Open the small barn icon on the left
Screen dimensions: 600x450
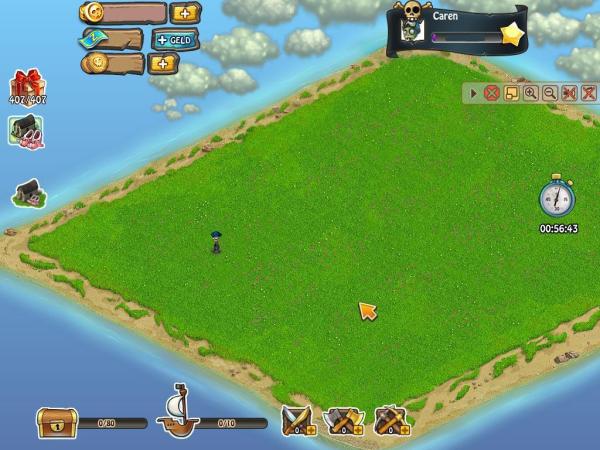pos(27,193)
